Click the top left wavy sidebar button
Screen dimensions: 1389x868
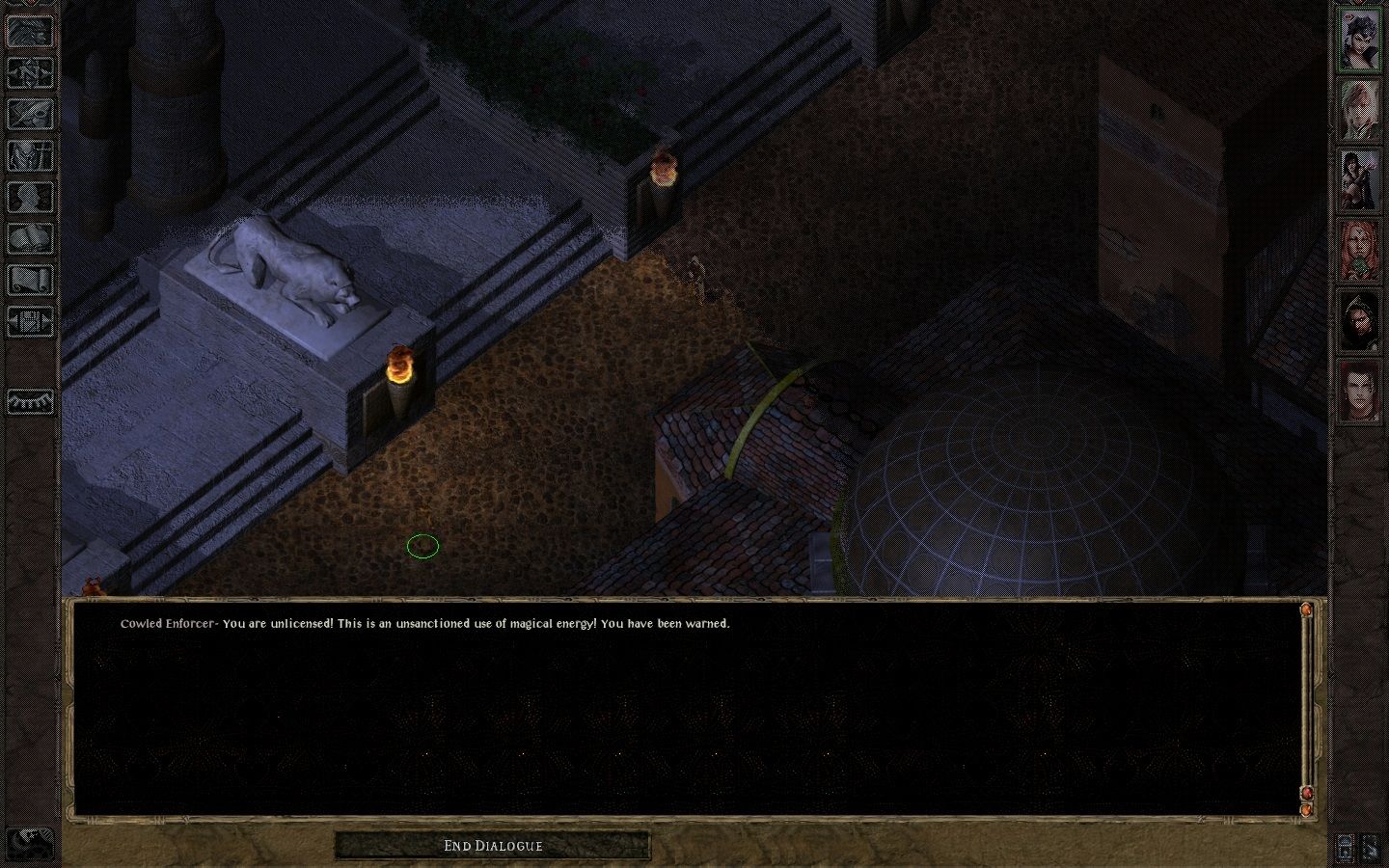click(x=30, y=31)
